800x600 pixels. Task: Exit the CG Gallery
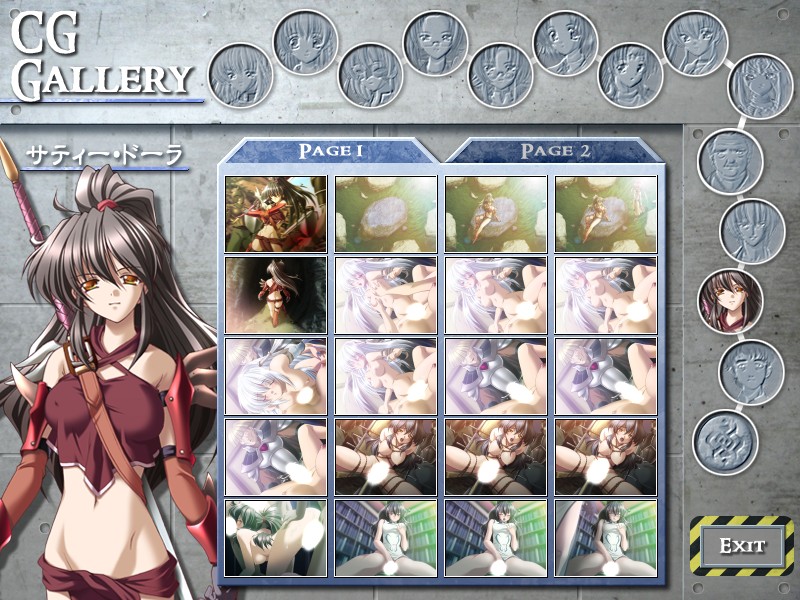tap(743, 546)
